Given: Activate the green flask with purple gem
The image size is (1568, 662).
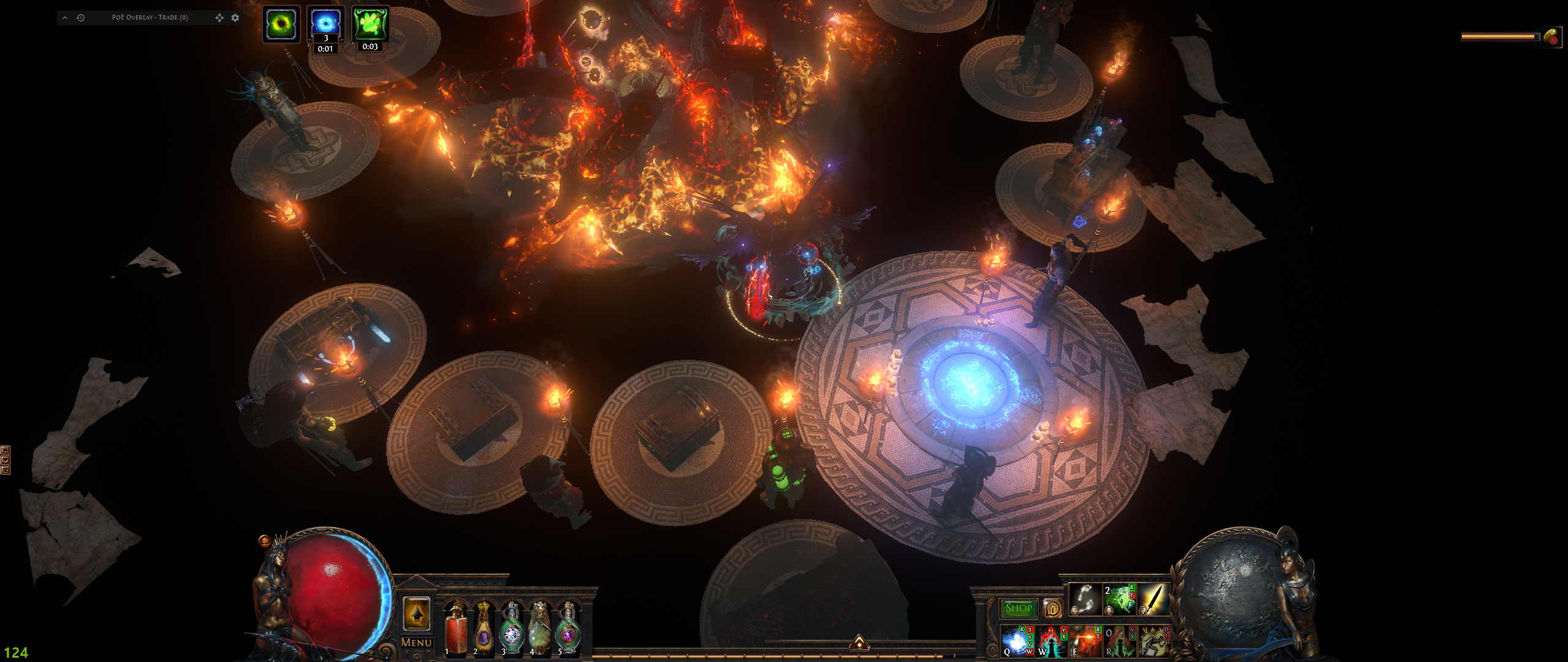Looking at the screenshot, I should [568, 627].
